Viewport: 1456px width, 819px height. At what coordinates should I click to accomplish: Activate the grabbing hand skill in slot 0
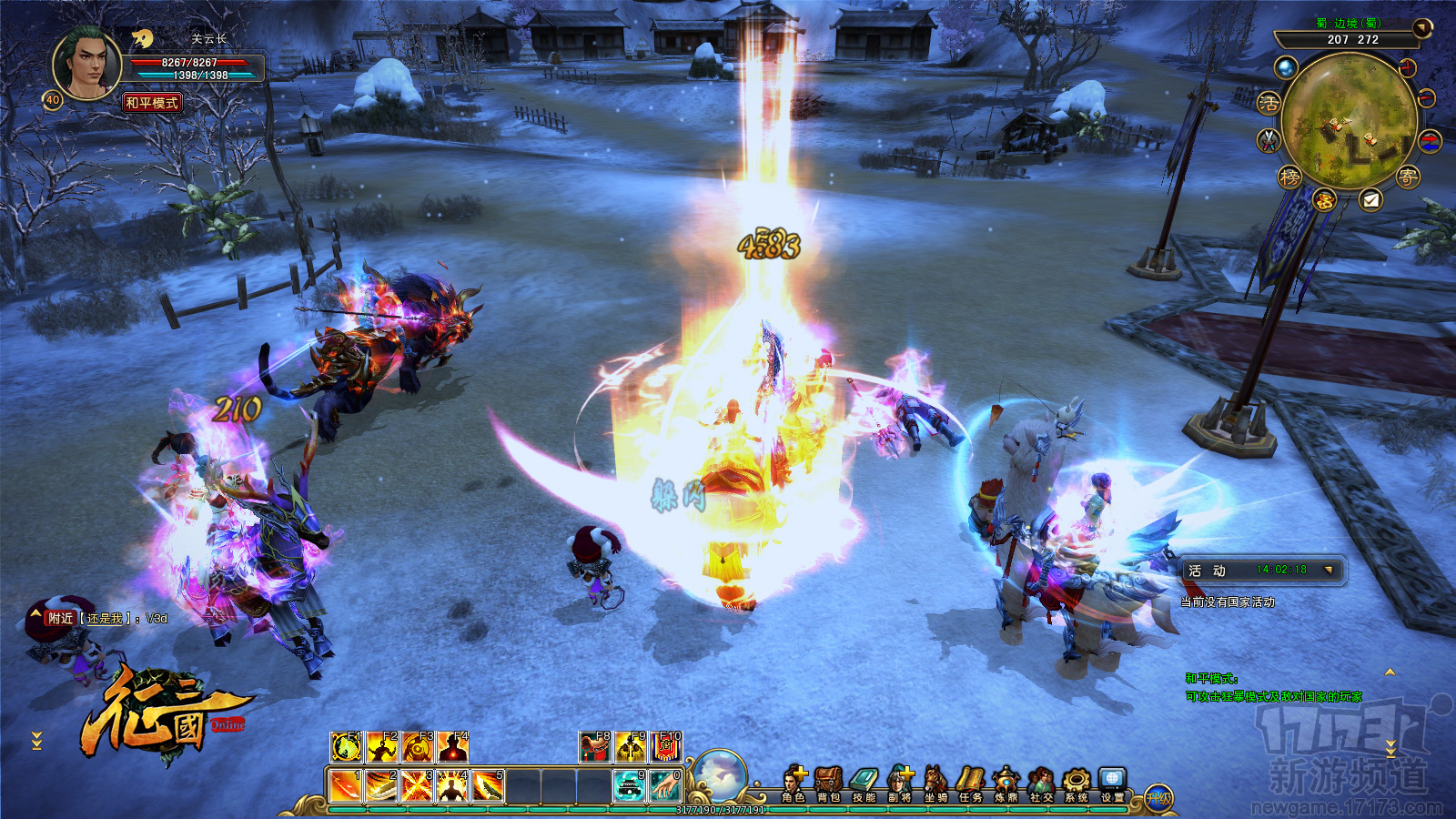click(665, 785)
